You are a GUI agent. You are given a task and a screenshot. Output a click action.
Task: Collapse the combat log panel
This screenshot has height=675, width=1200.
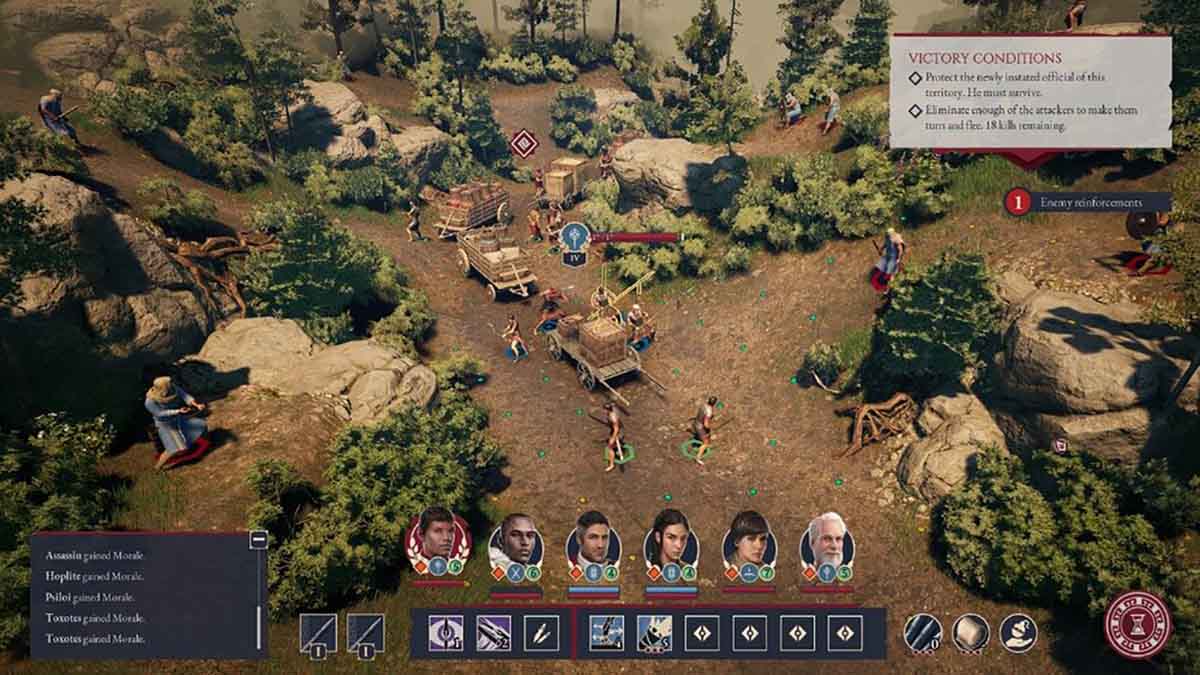[x=259, y=539]
